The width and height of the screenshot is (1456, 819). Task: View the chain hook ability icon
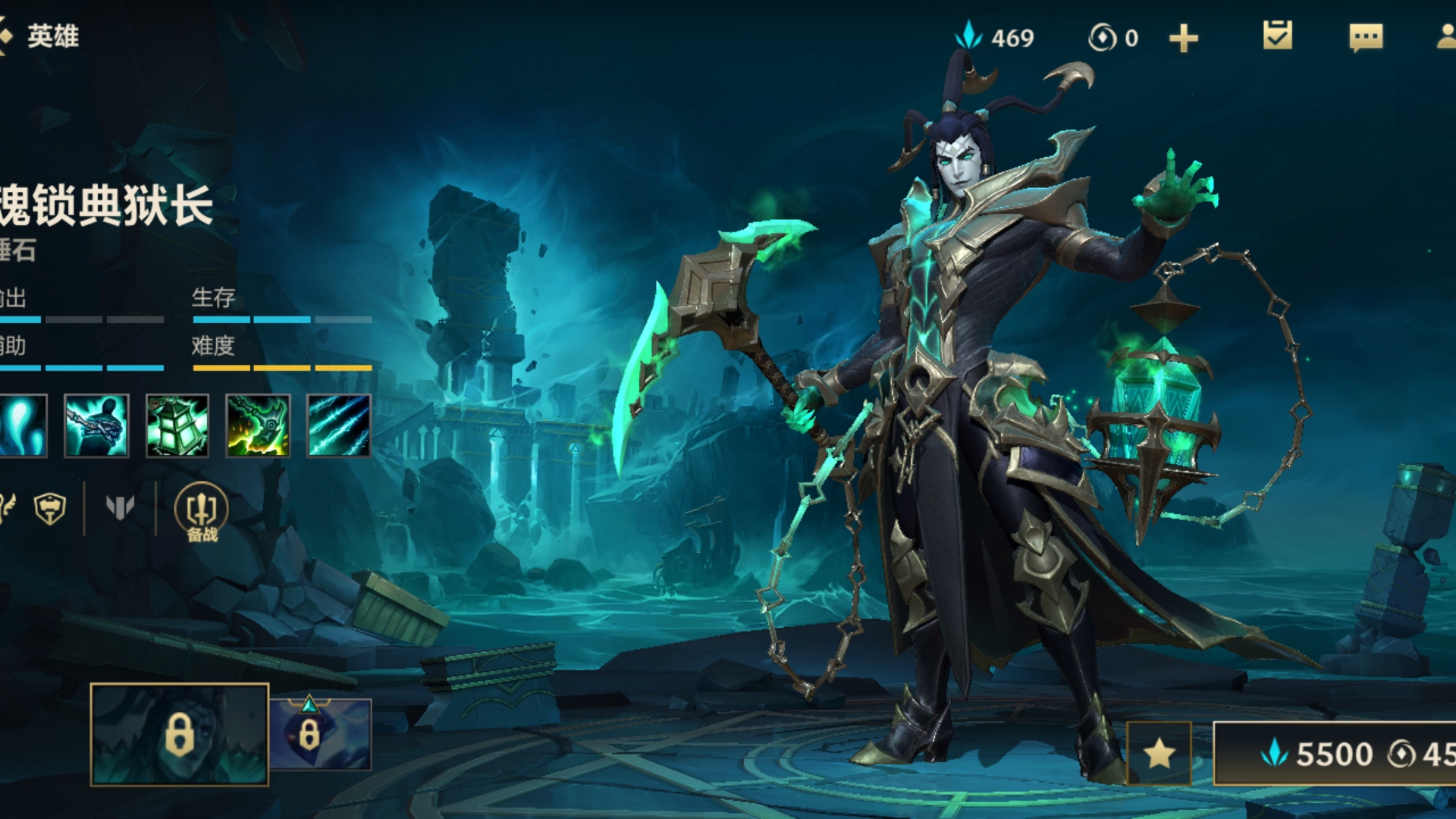(96, 425)
